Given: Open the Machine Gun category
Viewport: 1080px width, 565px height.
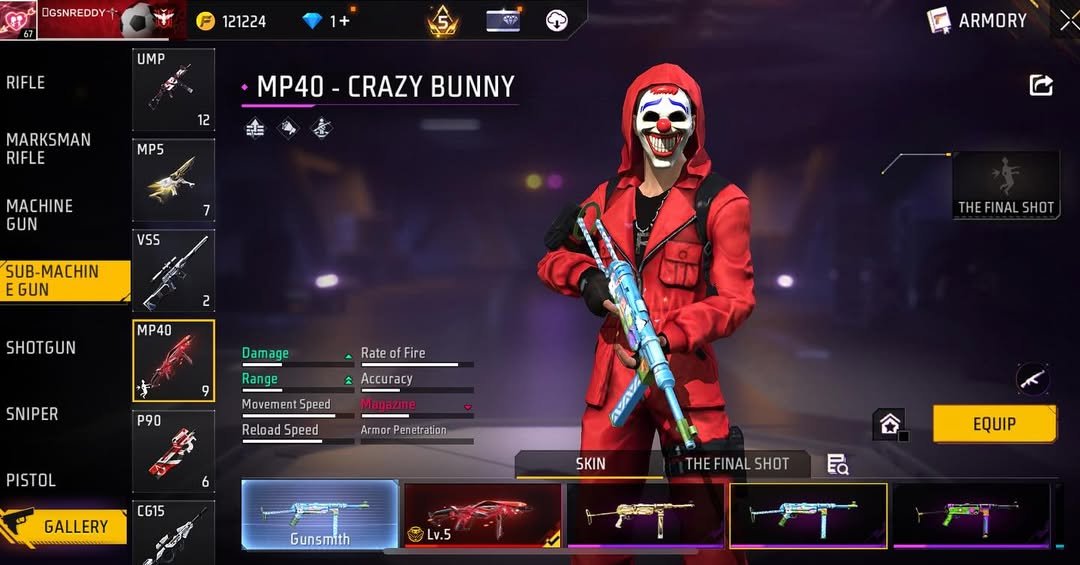Looking at the screenshot, I should 40,215.
